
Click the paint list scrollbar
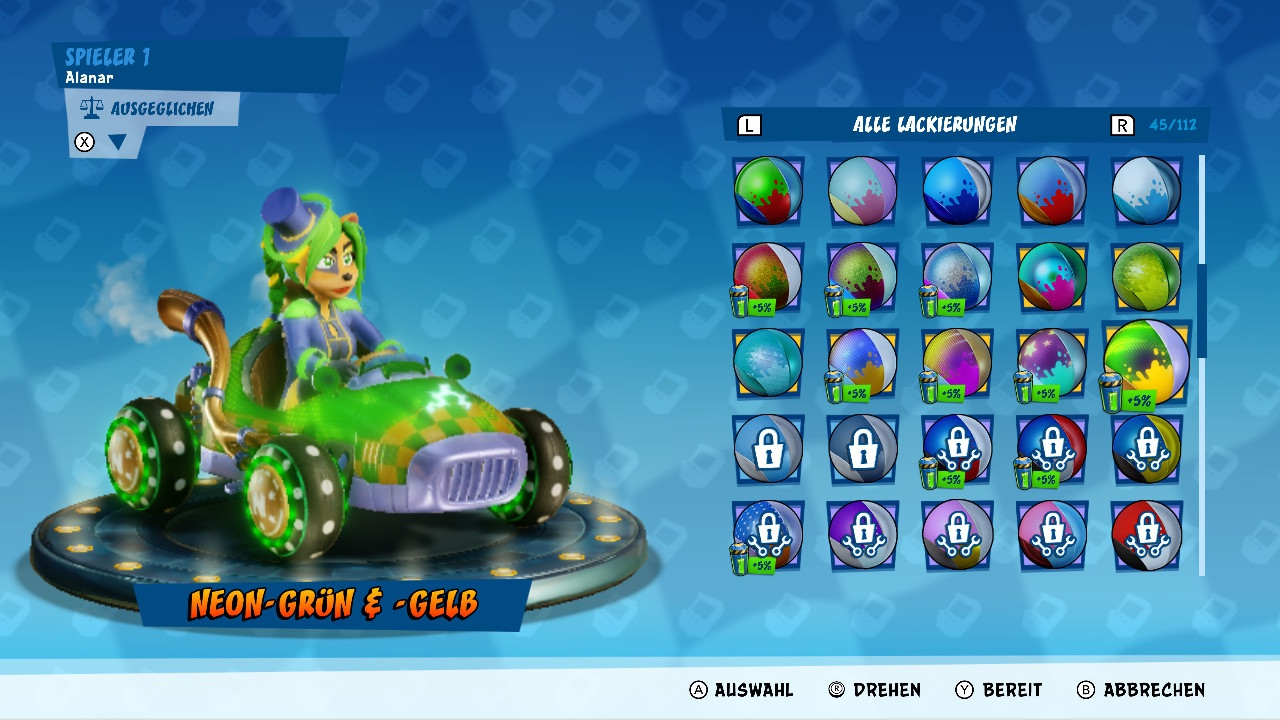pos(1201,310)
